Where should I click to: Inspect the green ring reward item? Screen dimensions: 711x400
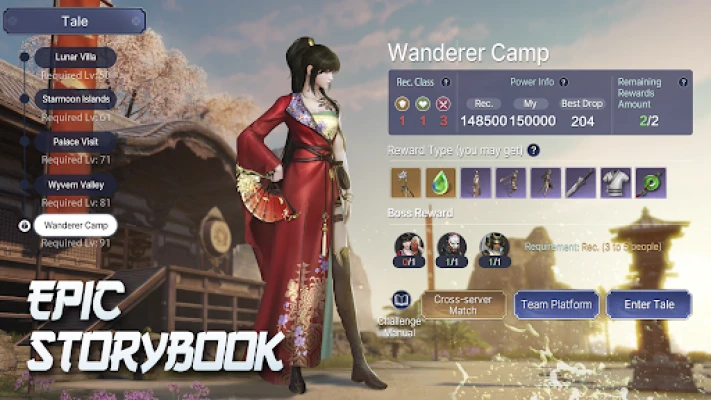coord(650,182)
